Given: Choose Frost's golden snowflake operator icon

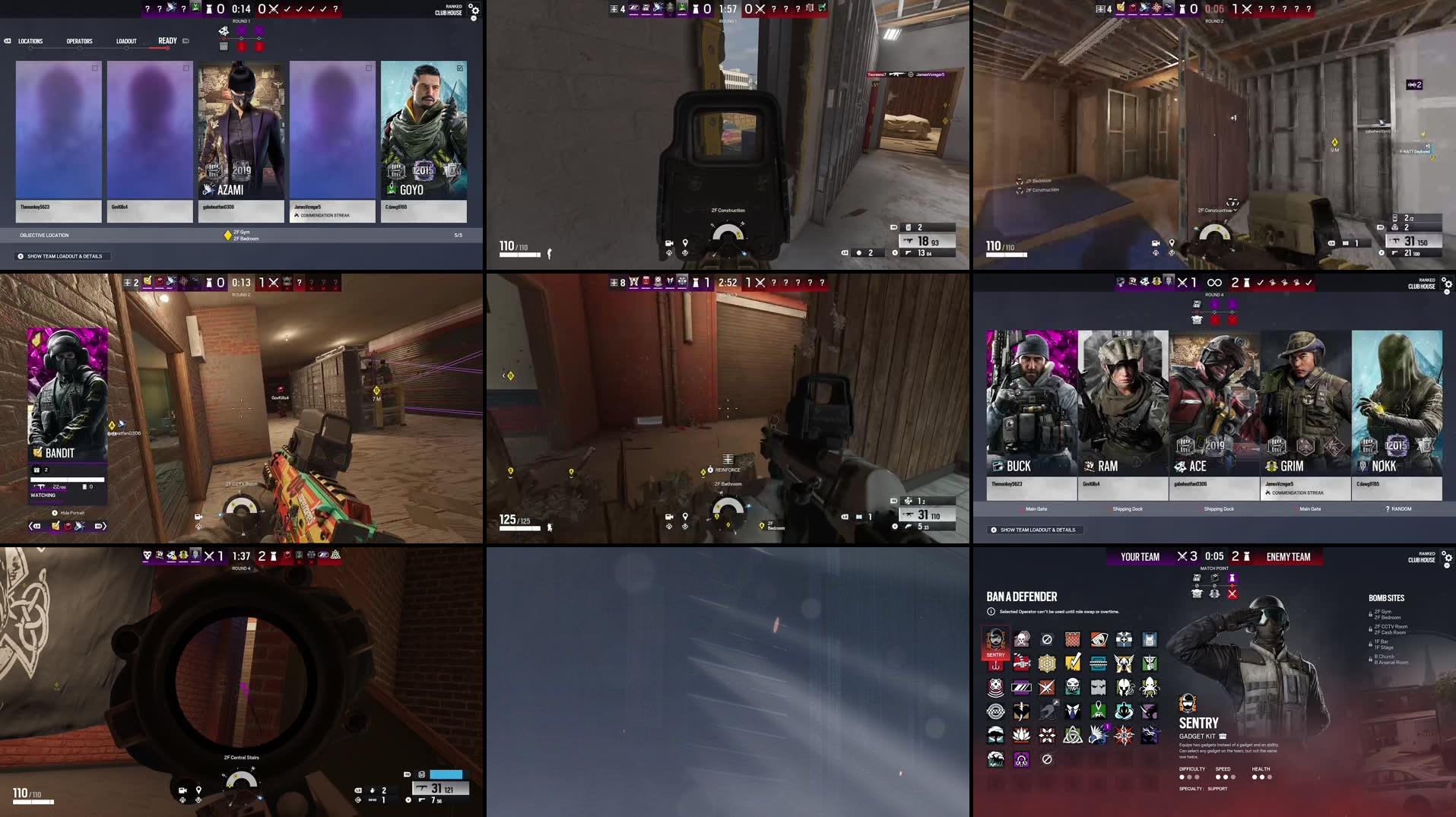Looking at the screenshot, I should click(1047, 662).
